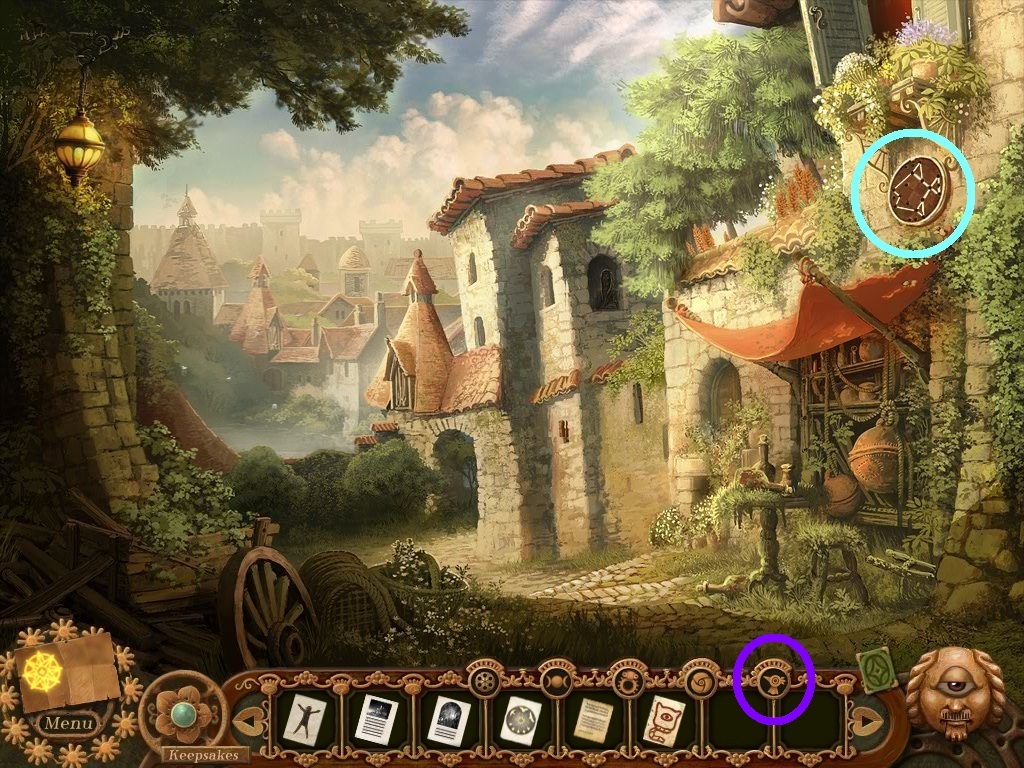Open the Menu button
Screen dimensions: 1024x768
tap(69, 722)
